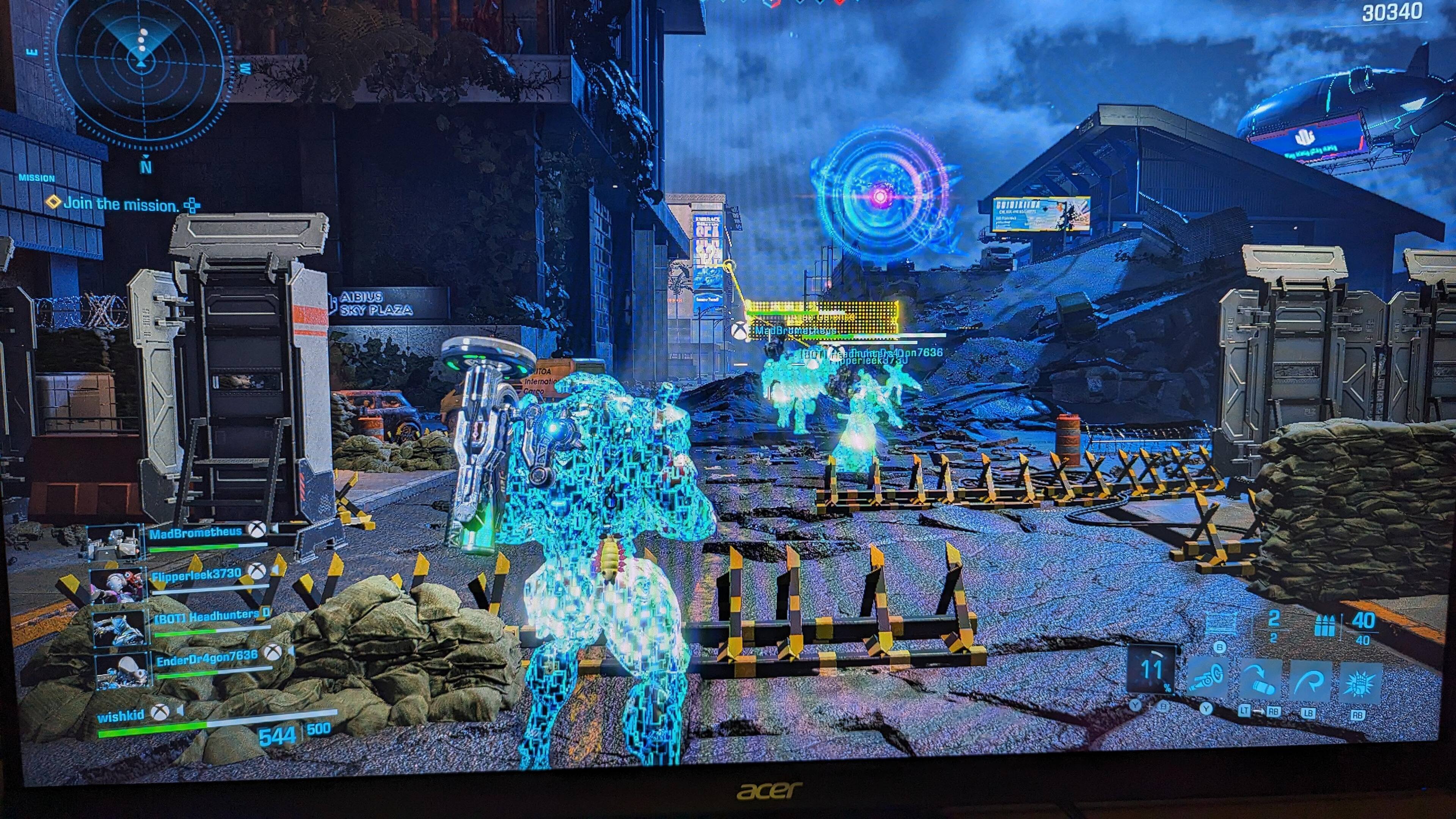Toggle voice speaker icon next to wishkid
1456x819 pixels.
pyautogui.click(x=180, y=711)
